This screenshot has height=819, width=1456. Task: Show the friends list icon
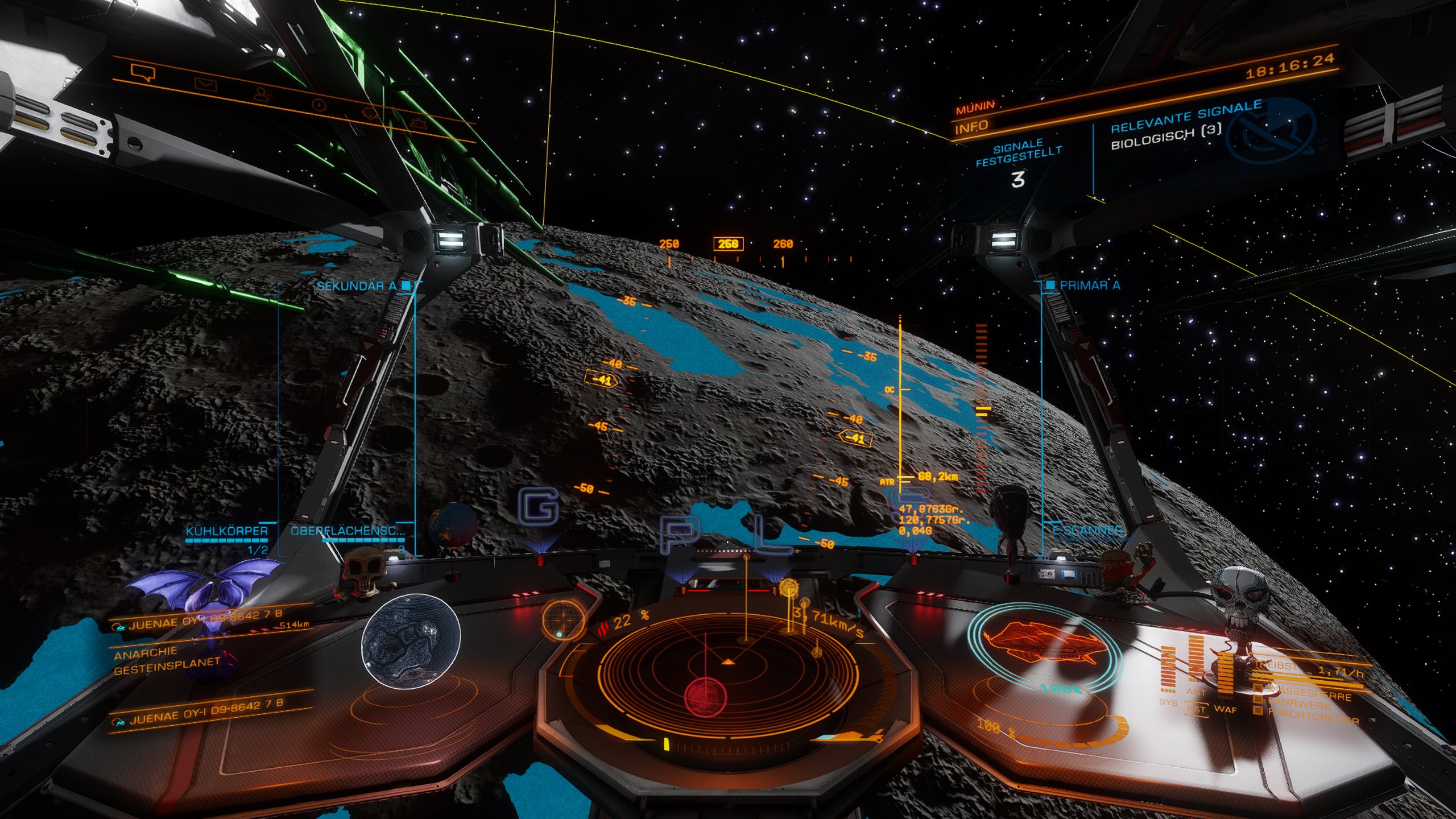tap(263, 94)
